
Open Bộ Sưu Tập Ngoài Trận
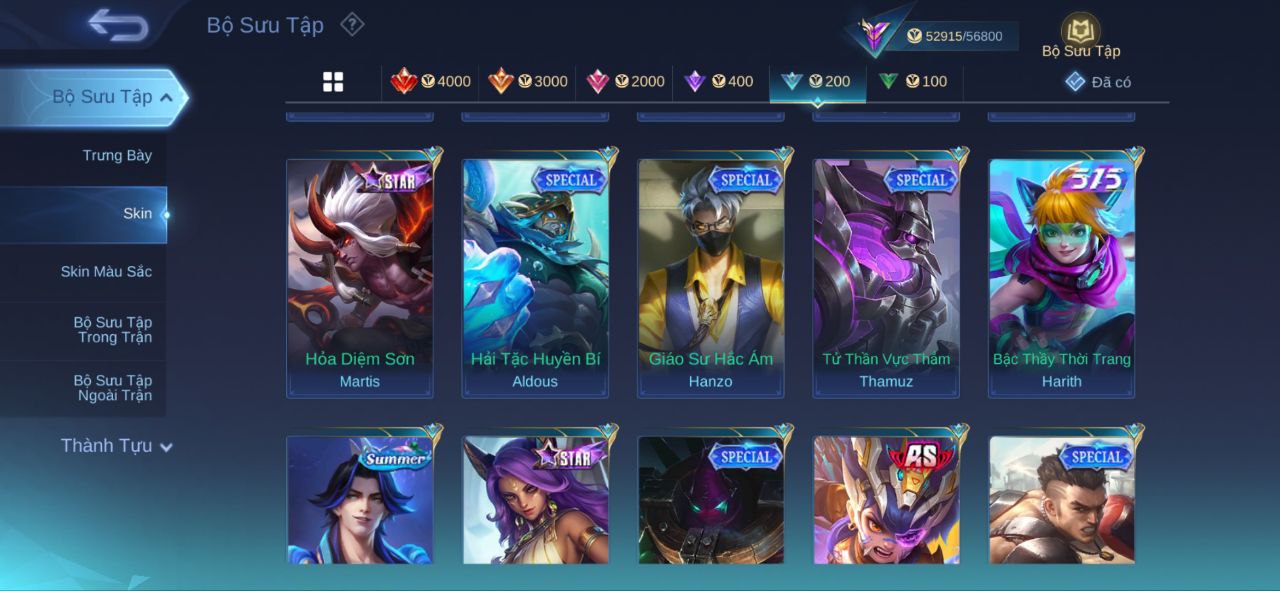(112, 388)
